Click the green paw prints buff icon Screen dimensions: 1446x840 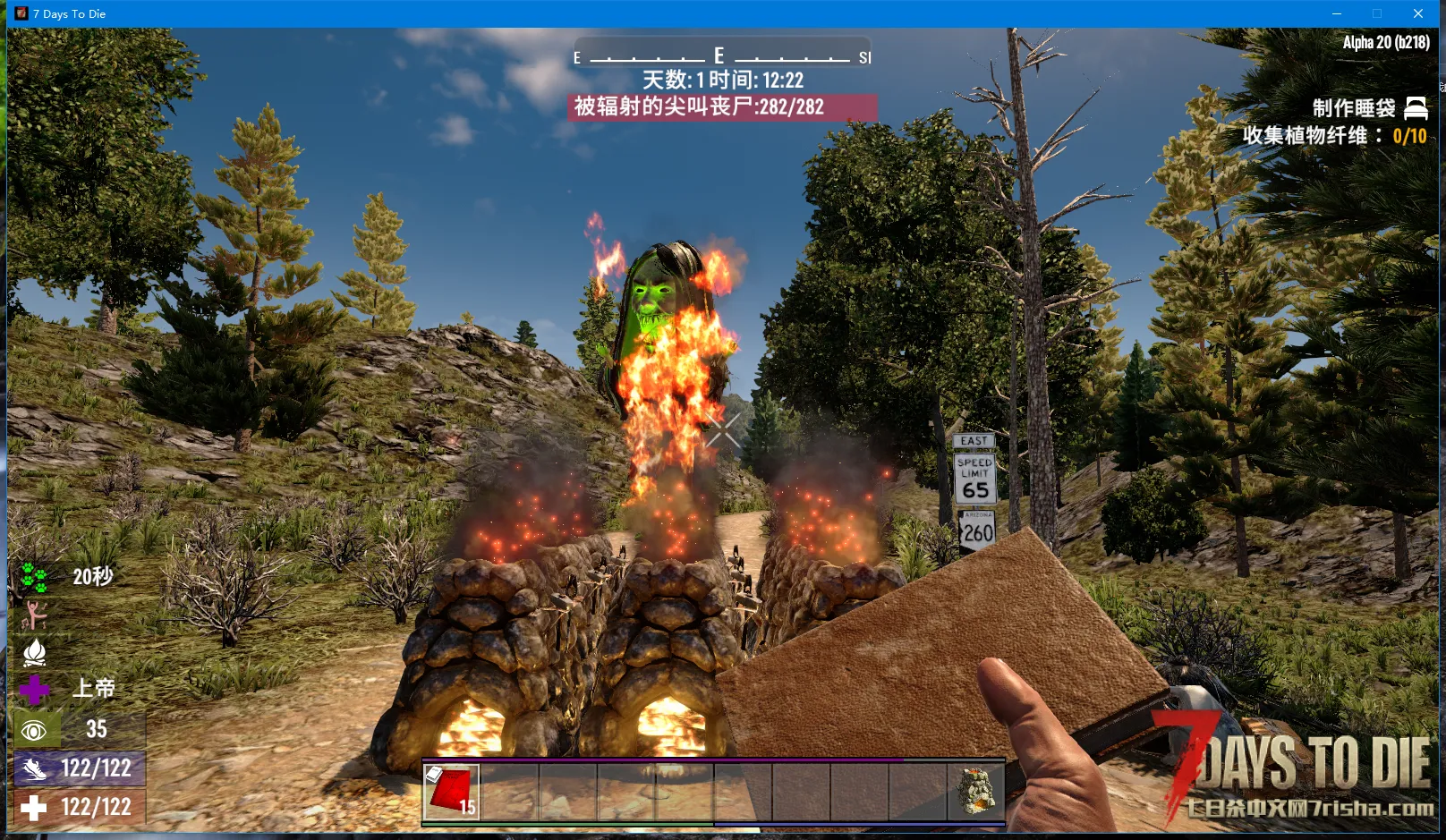coord(34,578)
